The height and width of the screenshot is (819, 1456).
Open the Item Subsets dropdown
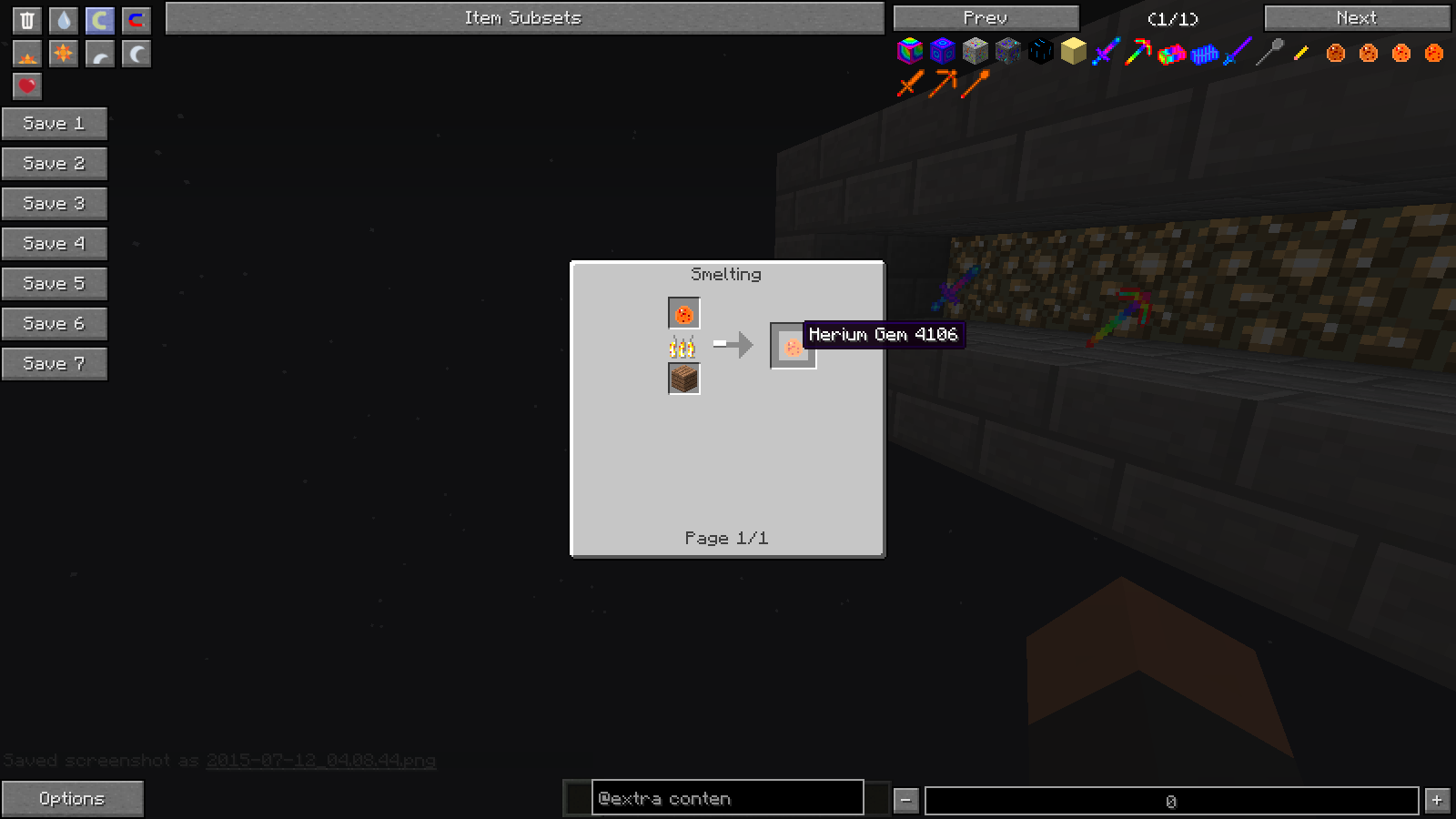521,16
